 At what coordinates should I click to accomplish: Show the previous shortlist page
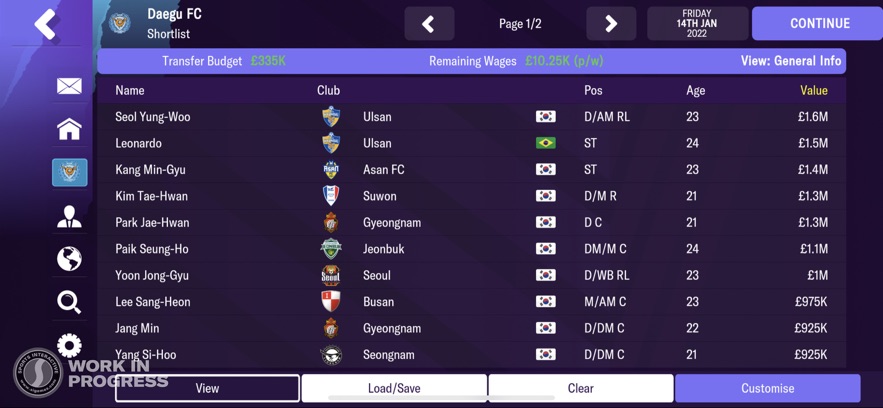429,23
